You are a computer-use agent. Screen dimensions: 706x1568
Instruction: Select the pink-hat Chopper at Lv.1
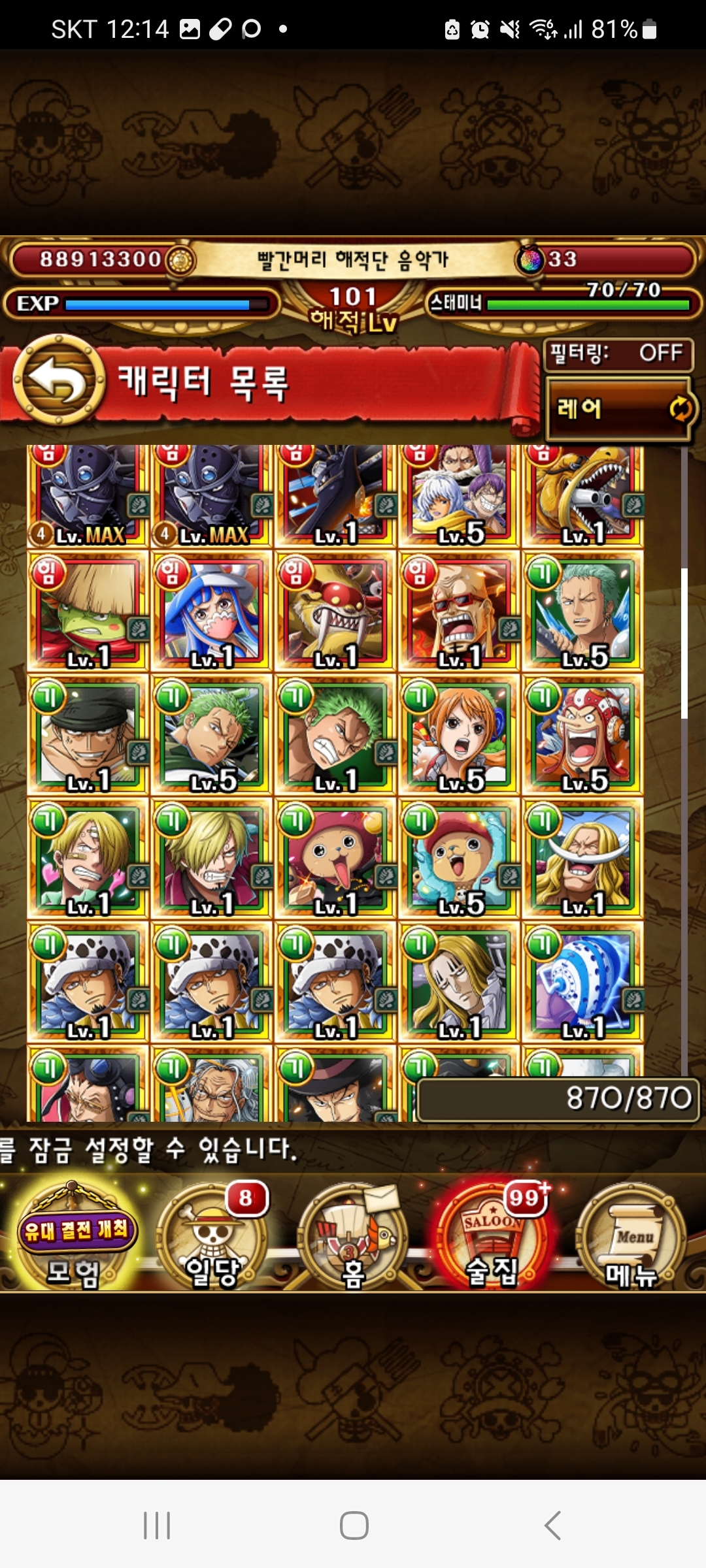335,859
